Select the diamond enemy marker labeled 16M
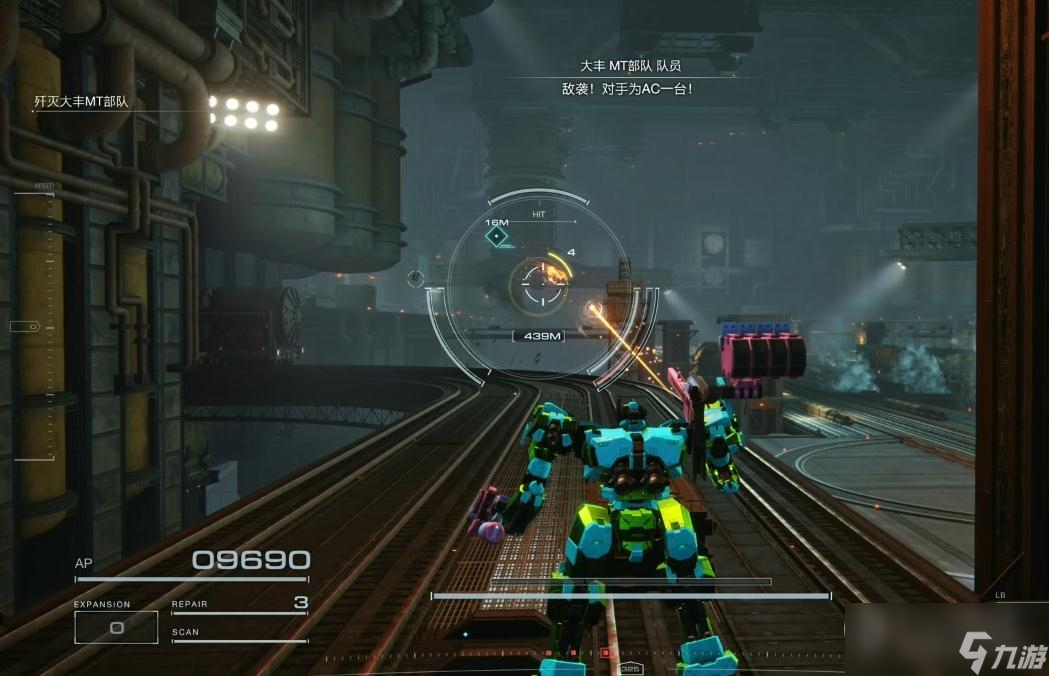The height and width of the screenshot is (676, 1049). click(497, 237)
